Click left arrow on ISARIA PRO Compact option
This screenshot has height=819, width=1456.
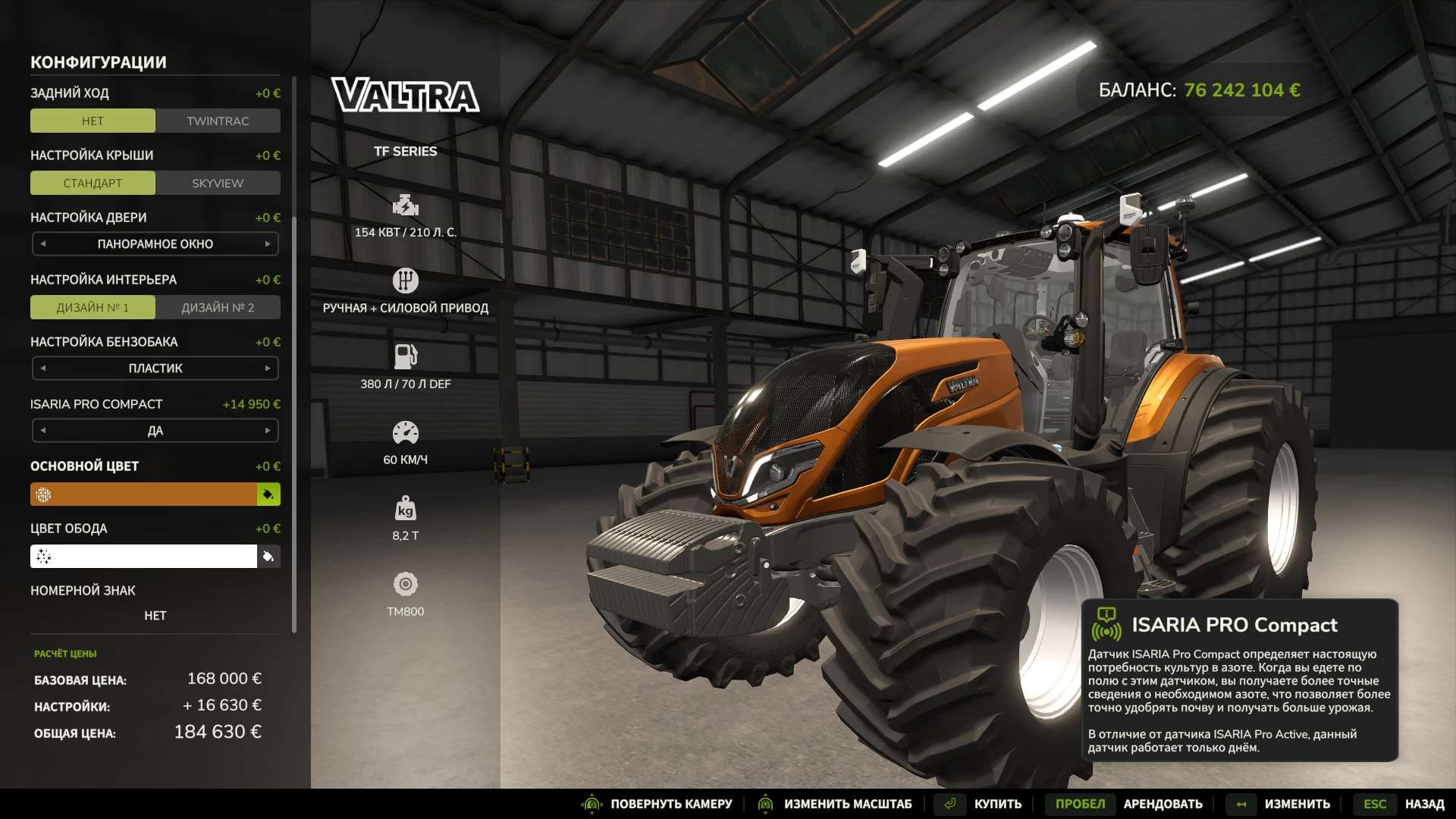pos(43,431)
